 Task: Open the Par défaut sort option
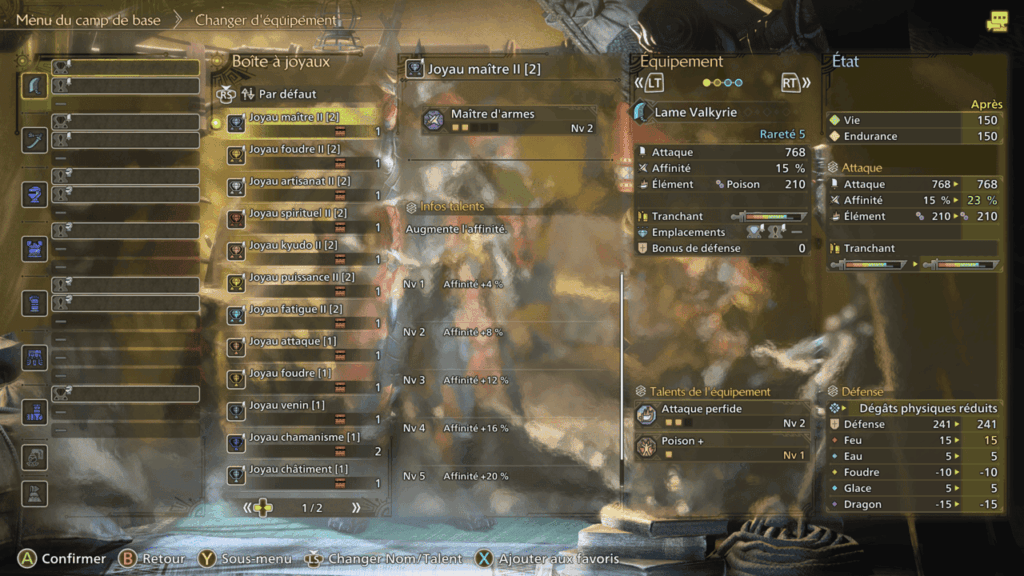click(286, 94)
